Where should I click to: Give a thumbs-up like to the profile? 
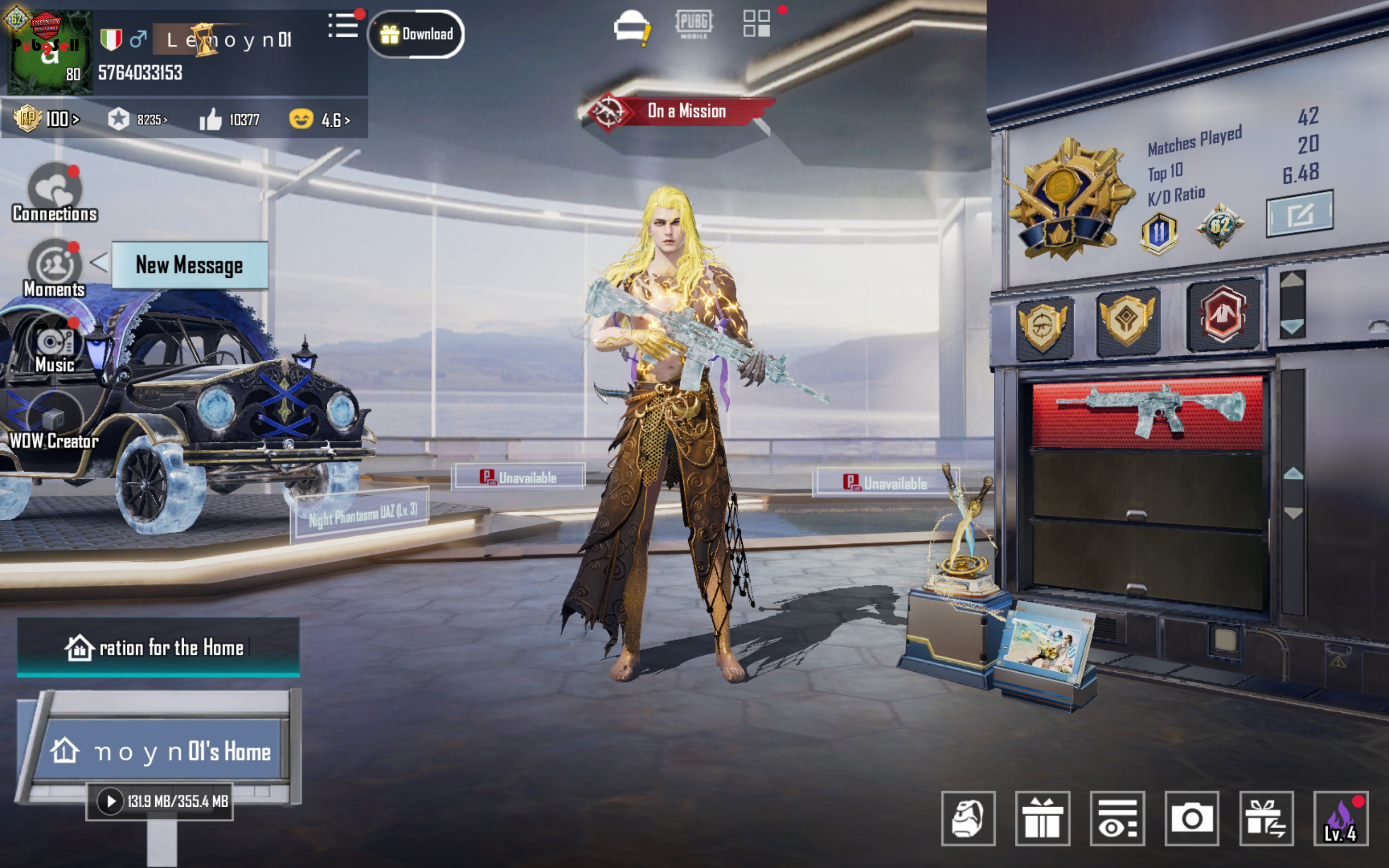coord(211,120)
